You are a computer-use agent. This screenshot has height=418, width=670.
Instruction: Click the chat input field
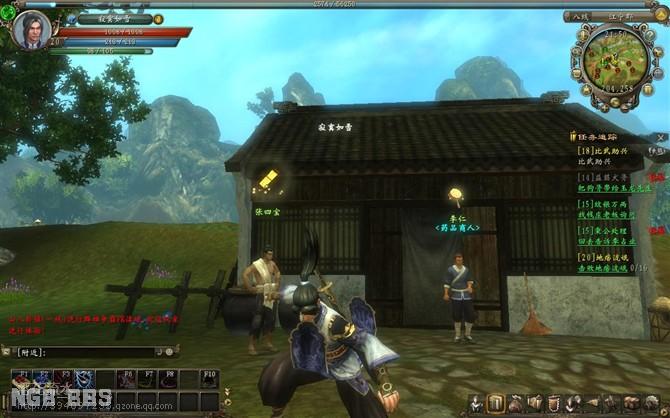pyautogui.click(x=85, y=352)
